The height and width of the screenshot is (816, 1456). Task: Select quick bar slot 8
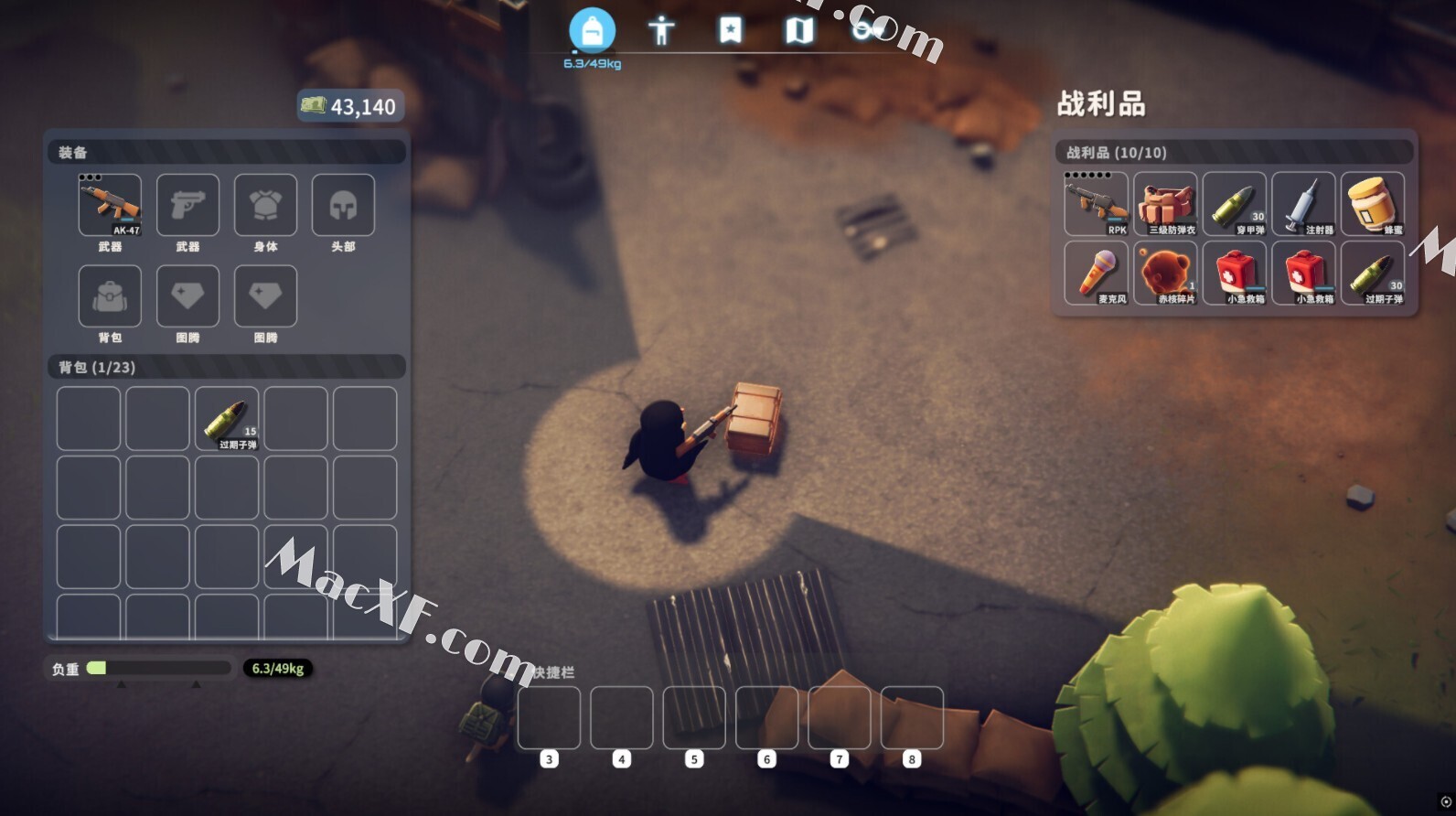click(x=912, y=718)
